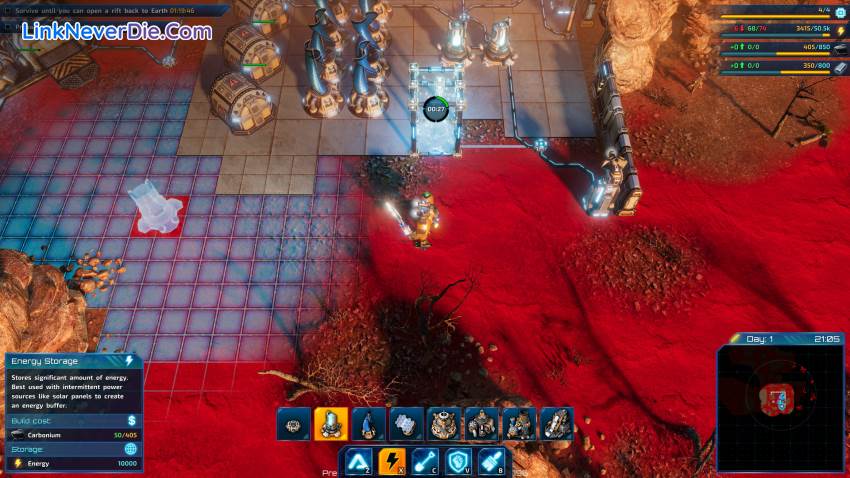Switch to the lightning bolt energy category
Viewport: 850px width, 478px height.
(392, 462)
